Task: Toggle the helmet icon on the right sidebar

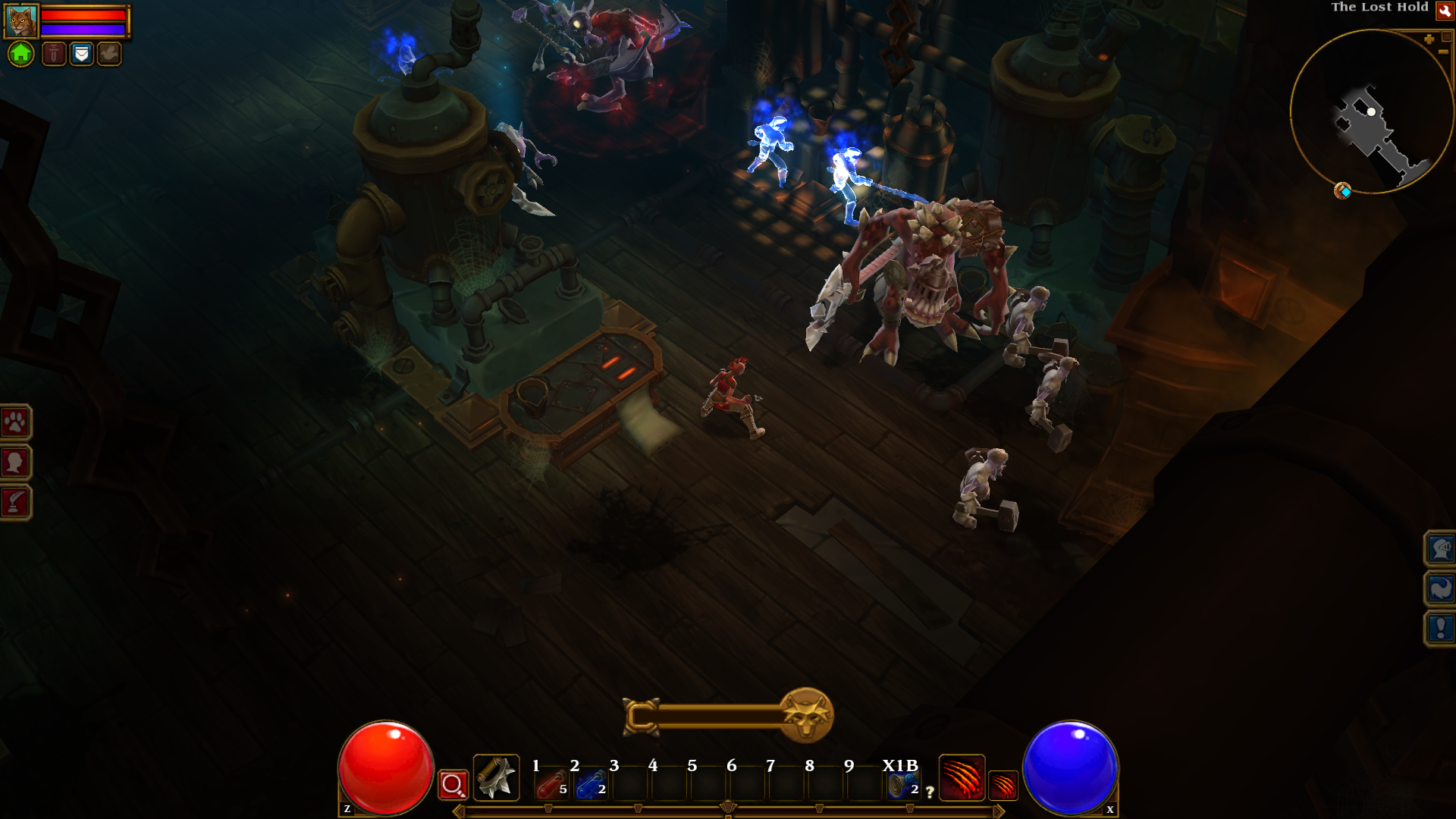Action: (1442, 549)
